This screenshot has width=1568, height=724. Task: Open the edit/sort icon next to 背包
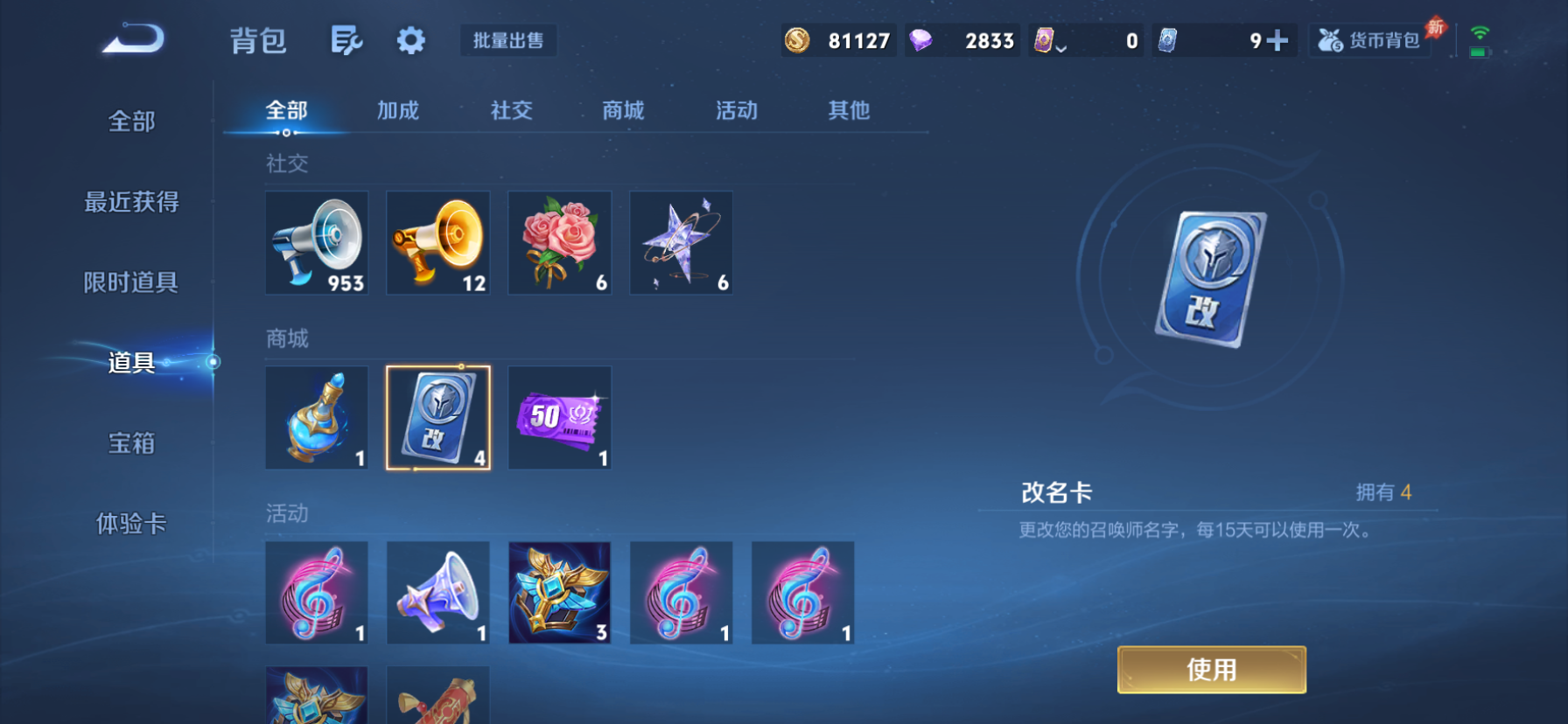(346, 40)
